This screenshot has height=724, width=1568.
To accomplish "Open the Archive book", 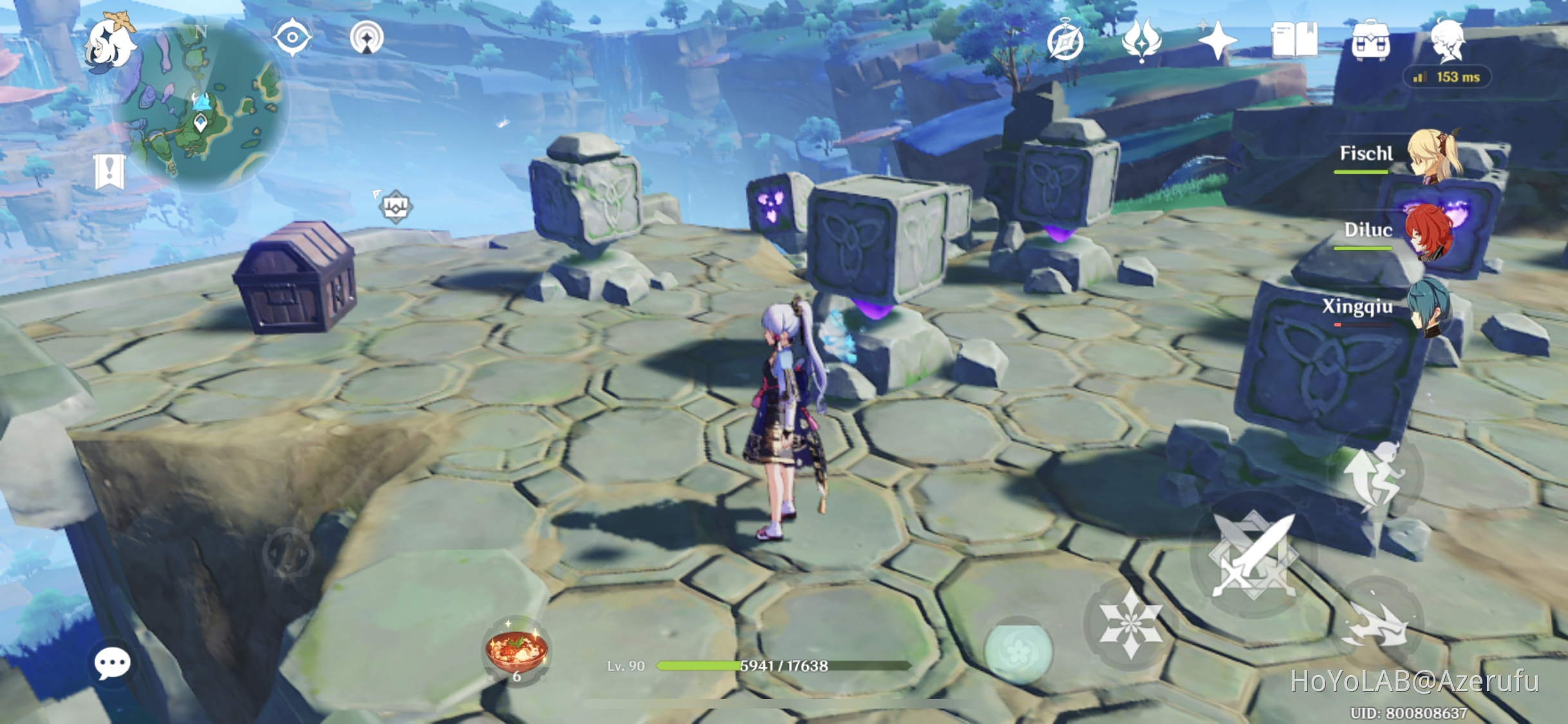I will click(x=1296, y=40).
